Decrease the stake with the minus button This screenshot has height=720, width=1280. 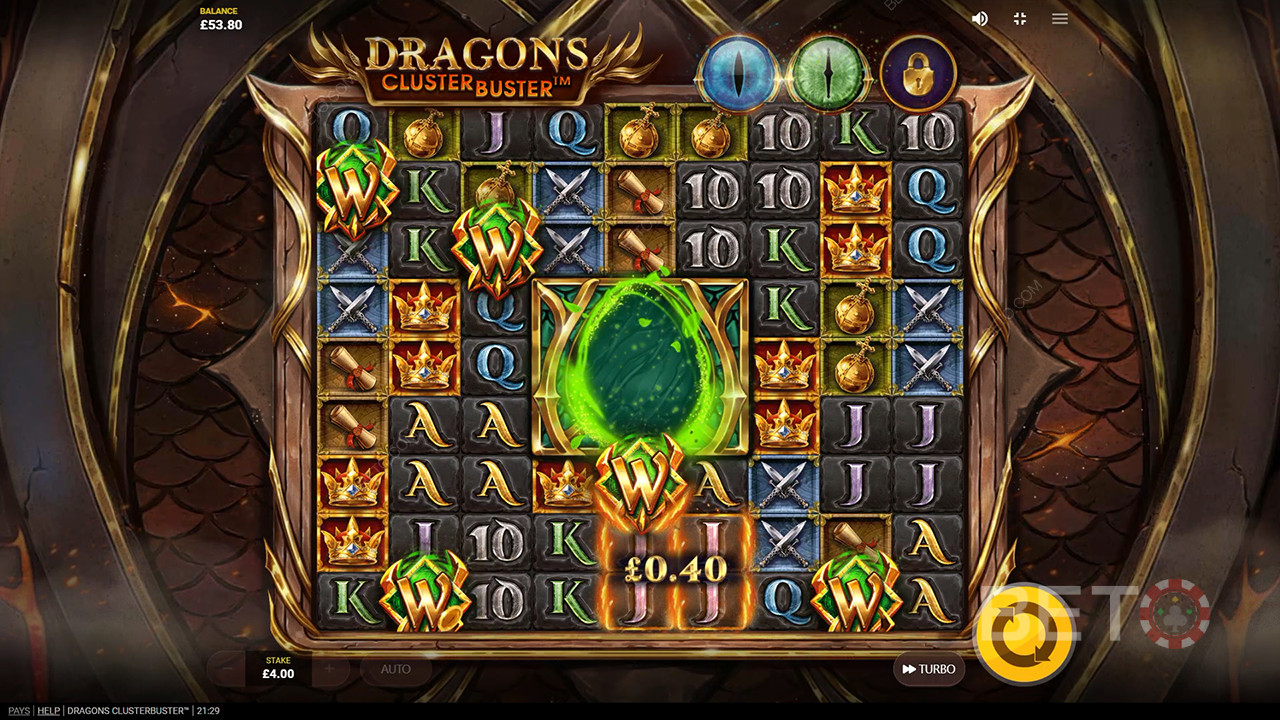tap(226, 668)
